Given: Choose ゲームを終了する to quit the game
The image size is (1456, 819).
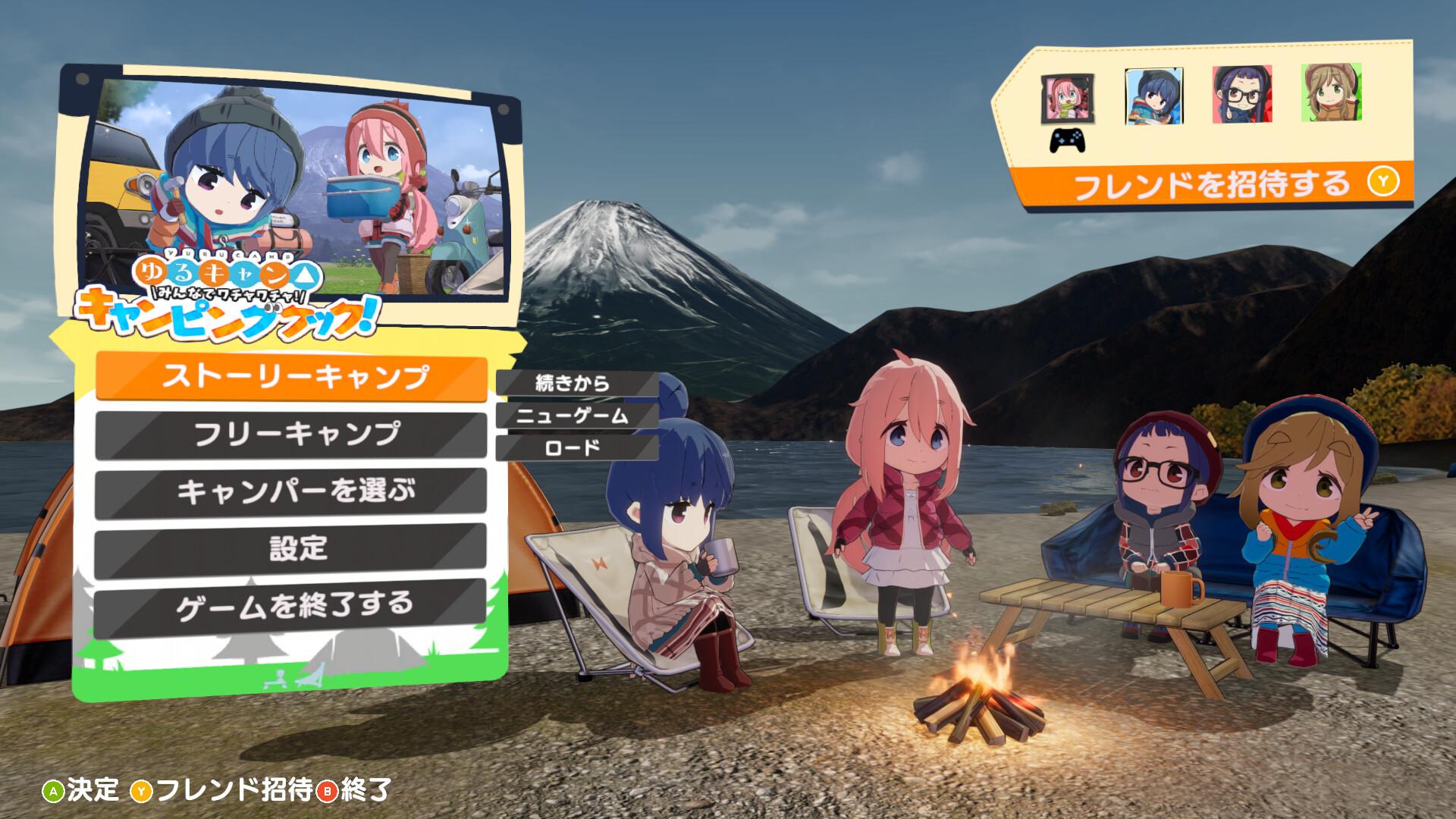Looking at the screenshot, I should point(290,607).
